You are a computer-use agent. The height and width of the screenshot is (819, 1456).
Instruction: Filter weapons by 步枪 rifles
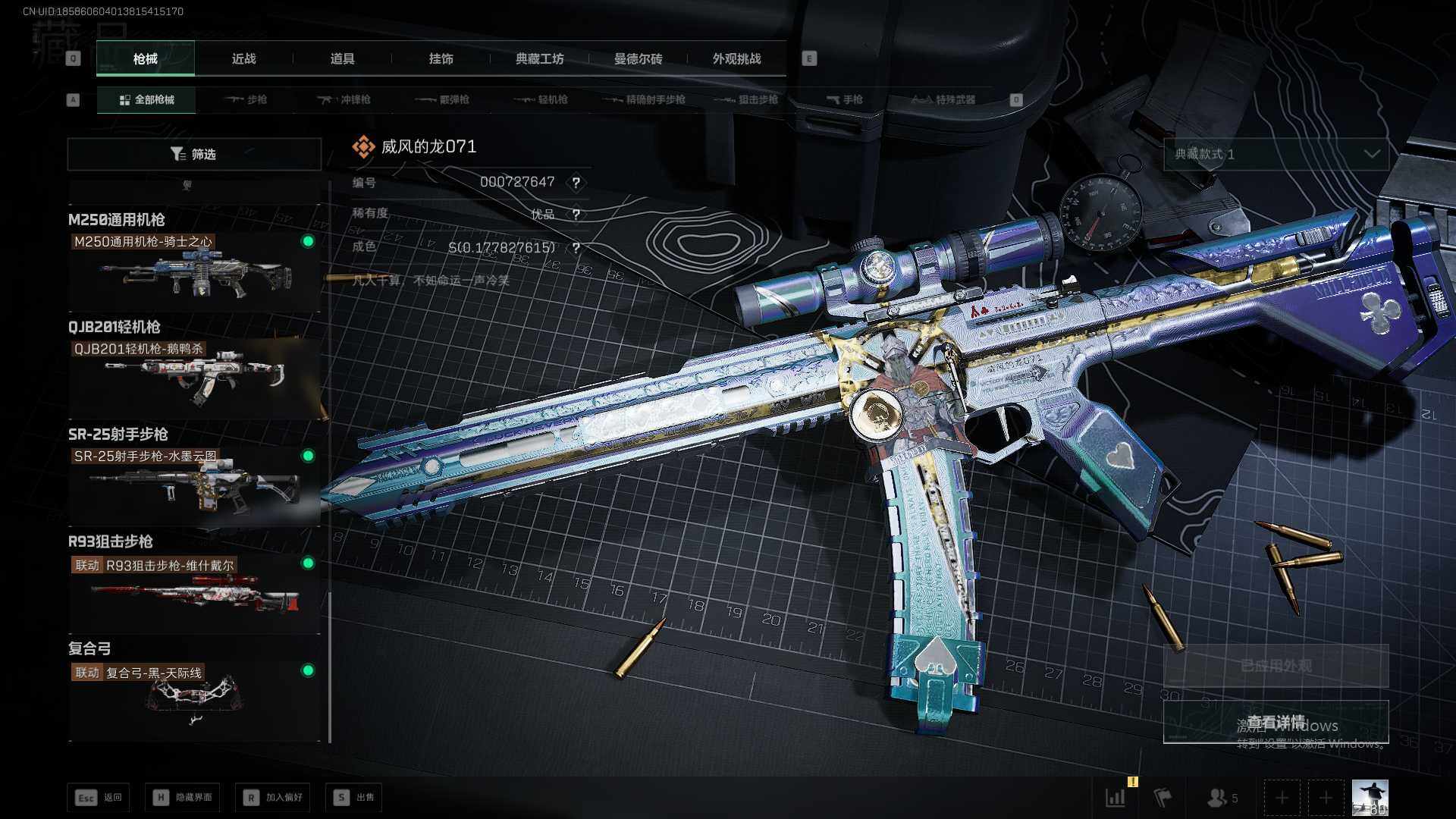point(246,99)
